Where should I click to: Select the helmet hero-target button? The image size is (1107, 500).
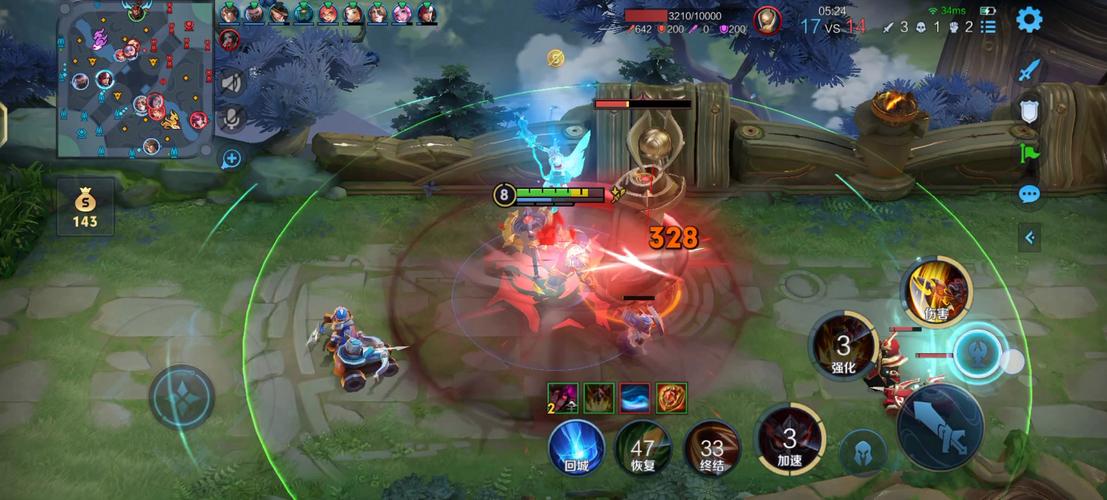[863, 451]
